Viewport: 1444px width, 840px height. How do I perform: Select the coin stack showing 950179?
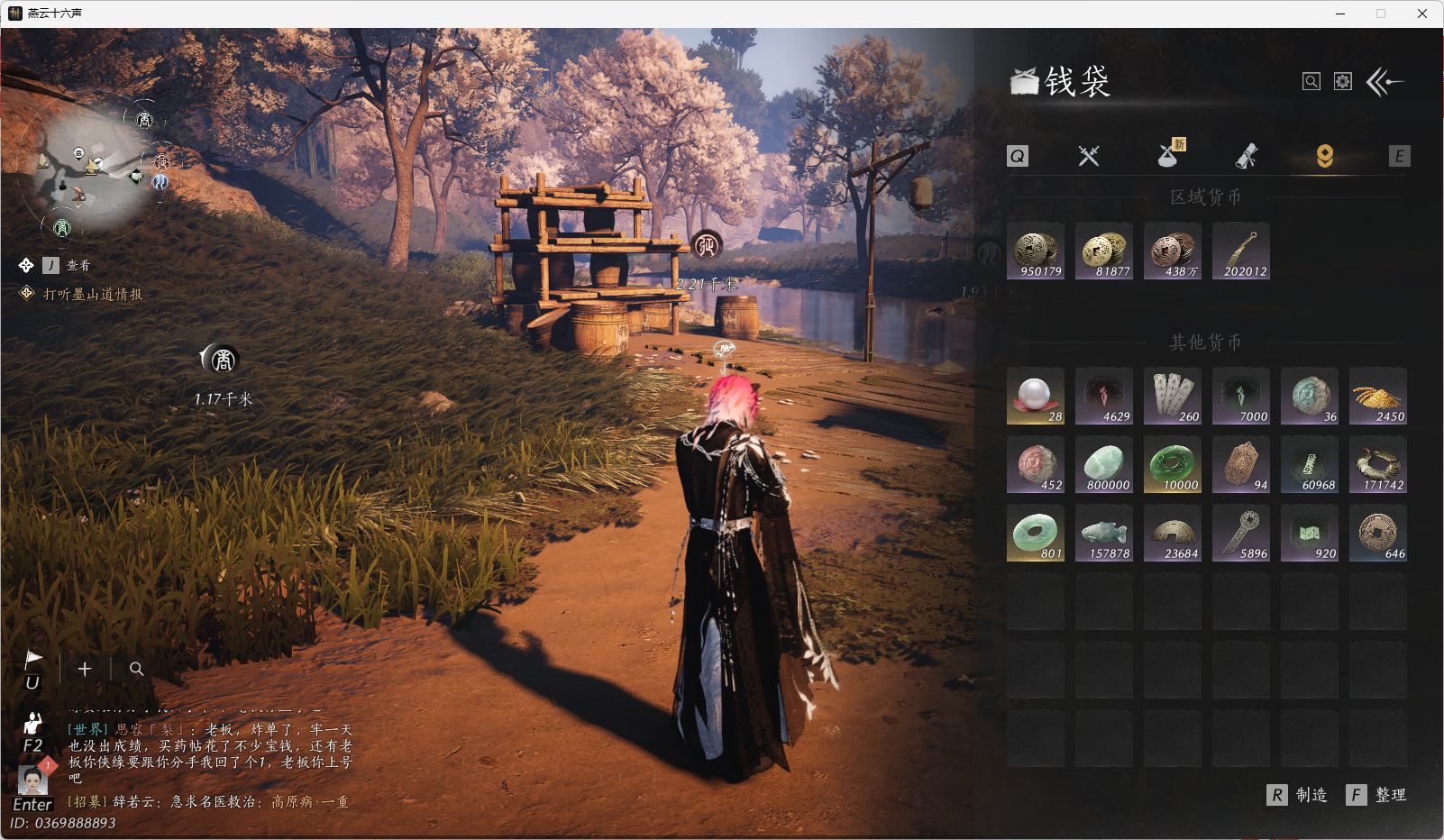[x=1036, y=251]
